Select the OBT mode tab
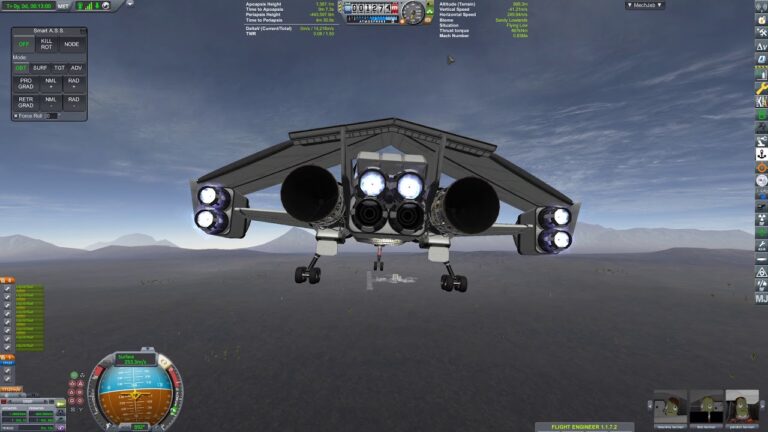The image size is (768, 432). (22, 68)
